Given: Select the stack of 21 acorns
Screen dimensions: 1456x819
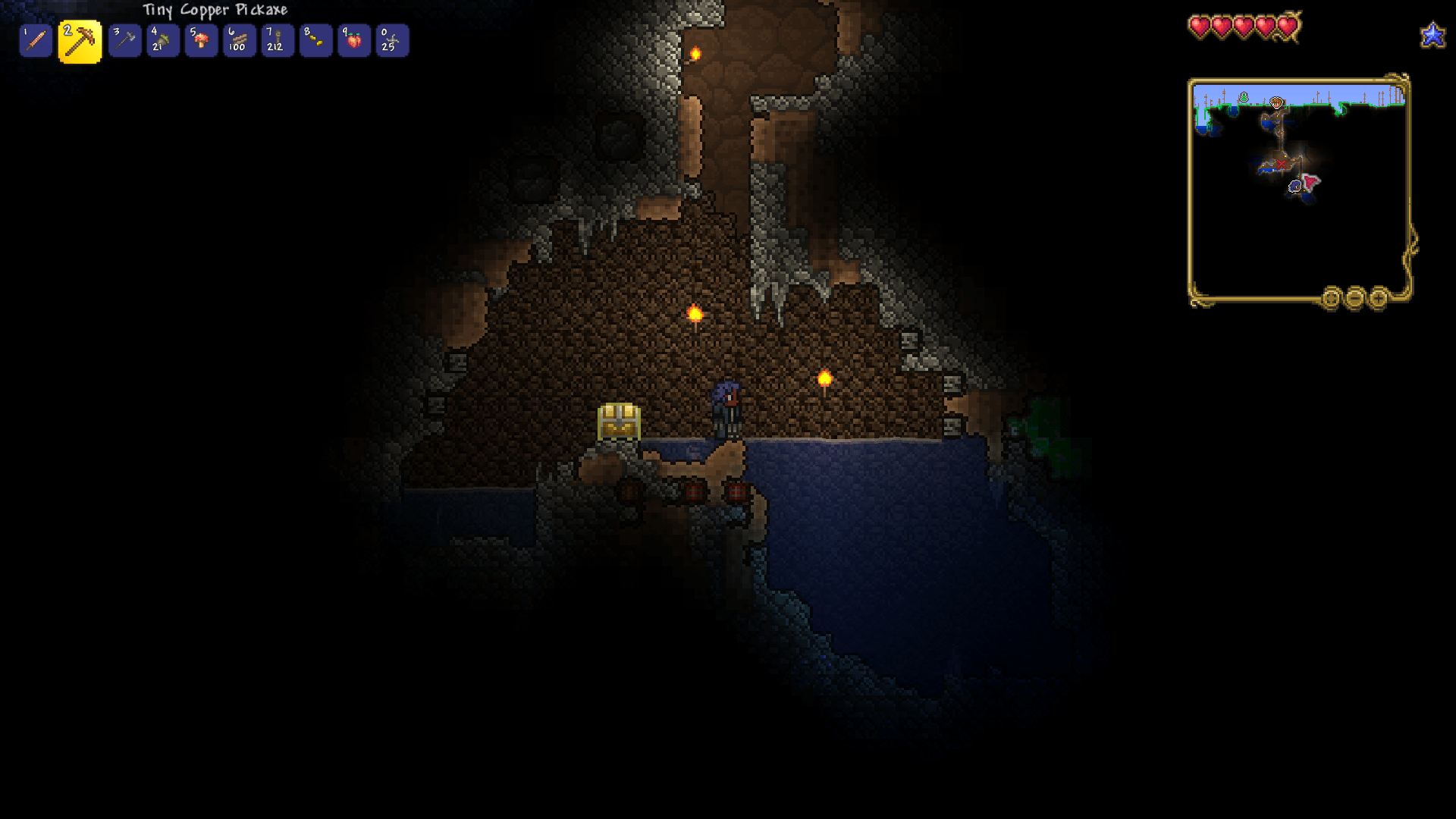Looking at the screenshot, I should [x=163, y=41].
